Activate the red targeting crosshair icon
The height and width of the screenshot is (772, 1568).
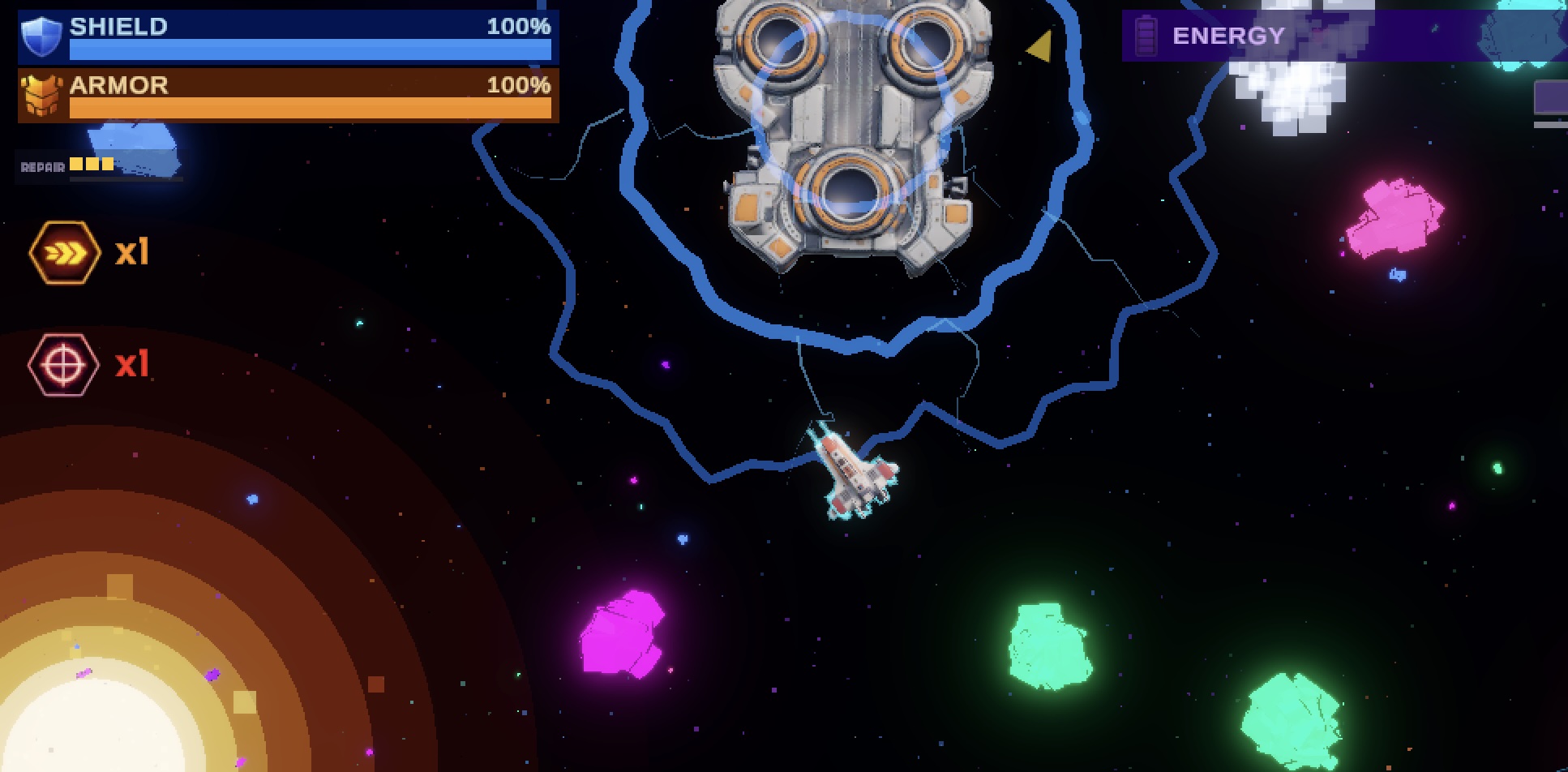[65, 365]
